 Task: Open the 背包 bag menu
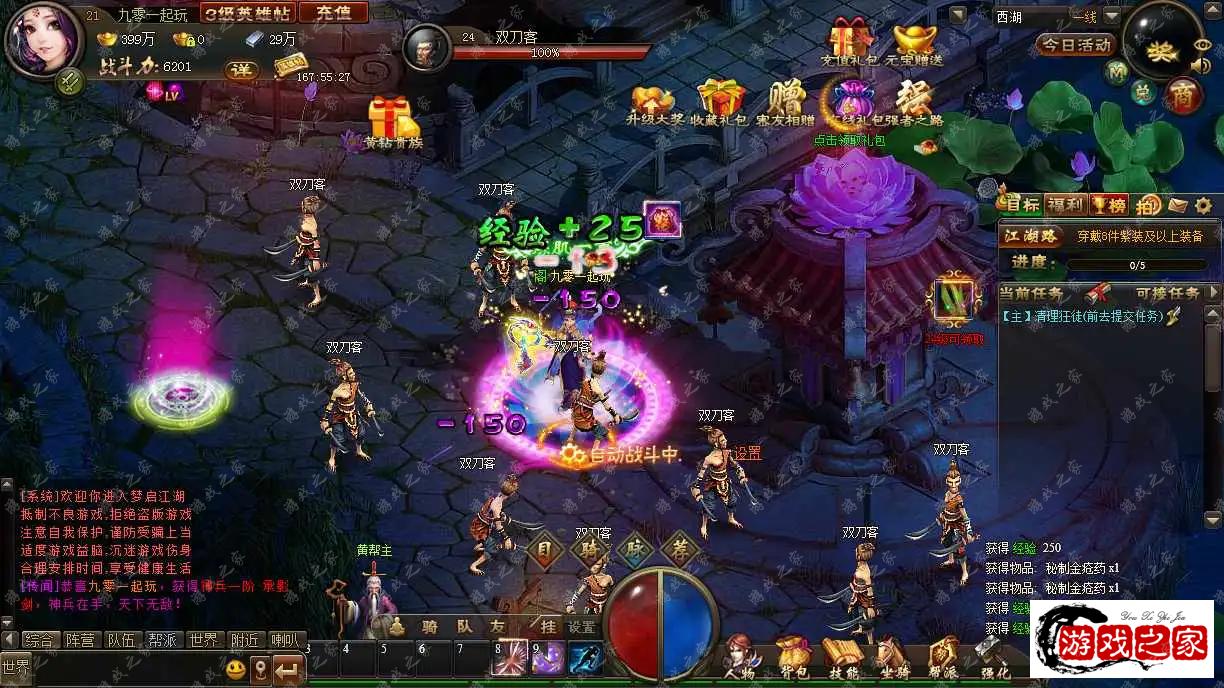point(793,658)
